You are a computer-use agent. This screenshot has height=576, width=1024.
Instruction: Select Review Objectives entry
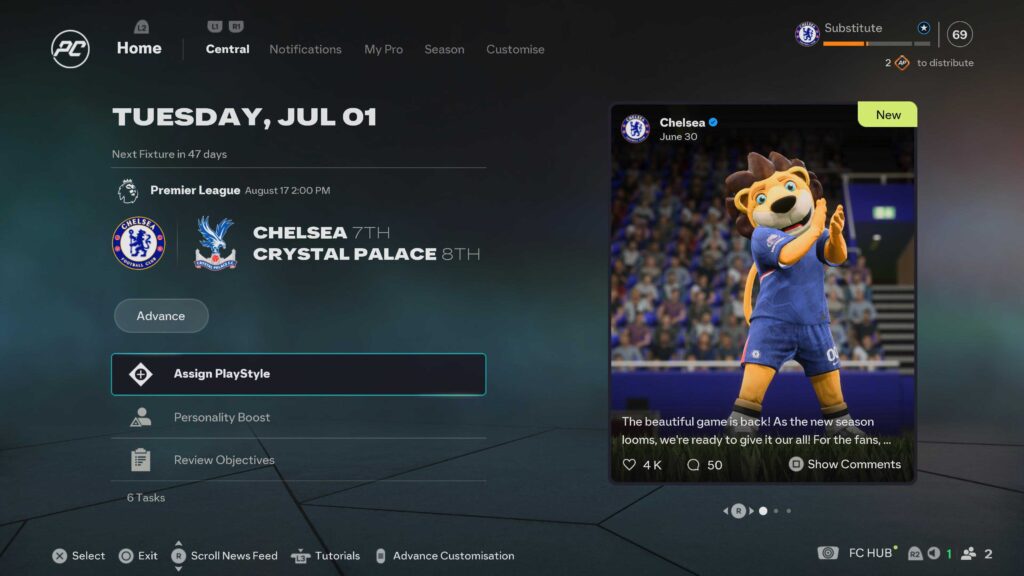tap(298, 460)
